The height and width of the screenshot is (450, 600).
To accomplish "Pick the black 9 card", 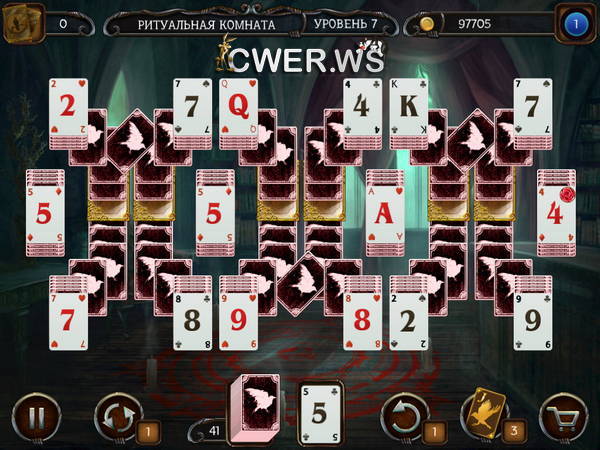I will pos(533,320).
